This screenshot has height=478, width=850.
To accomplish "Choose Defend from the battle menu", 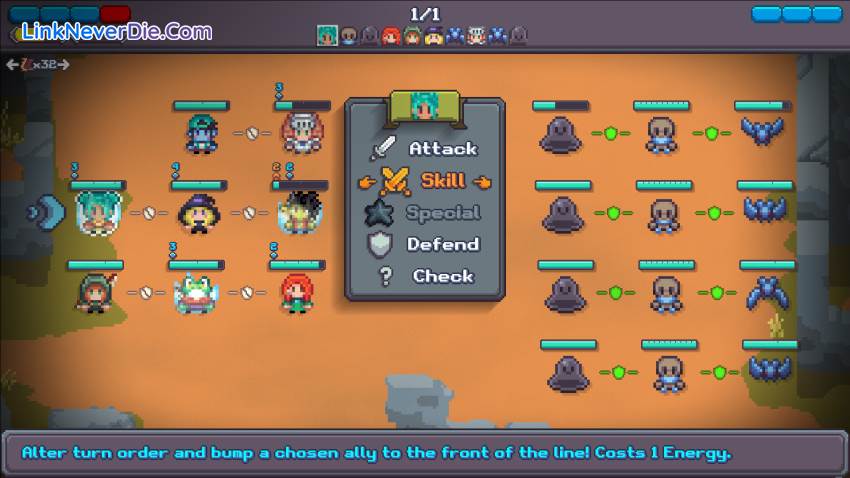I will click(x=442, y=244).
